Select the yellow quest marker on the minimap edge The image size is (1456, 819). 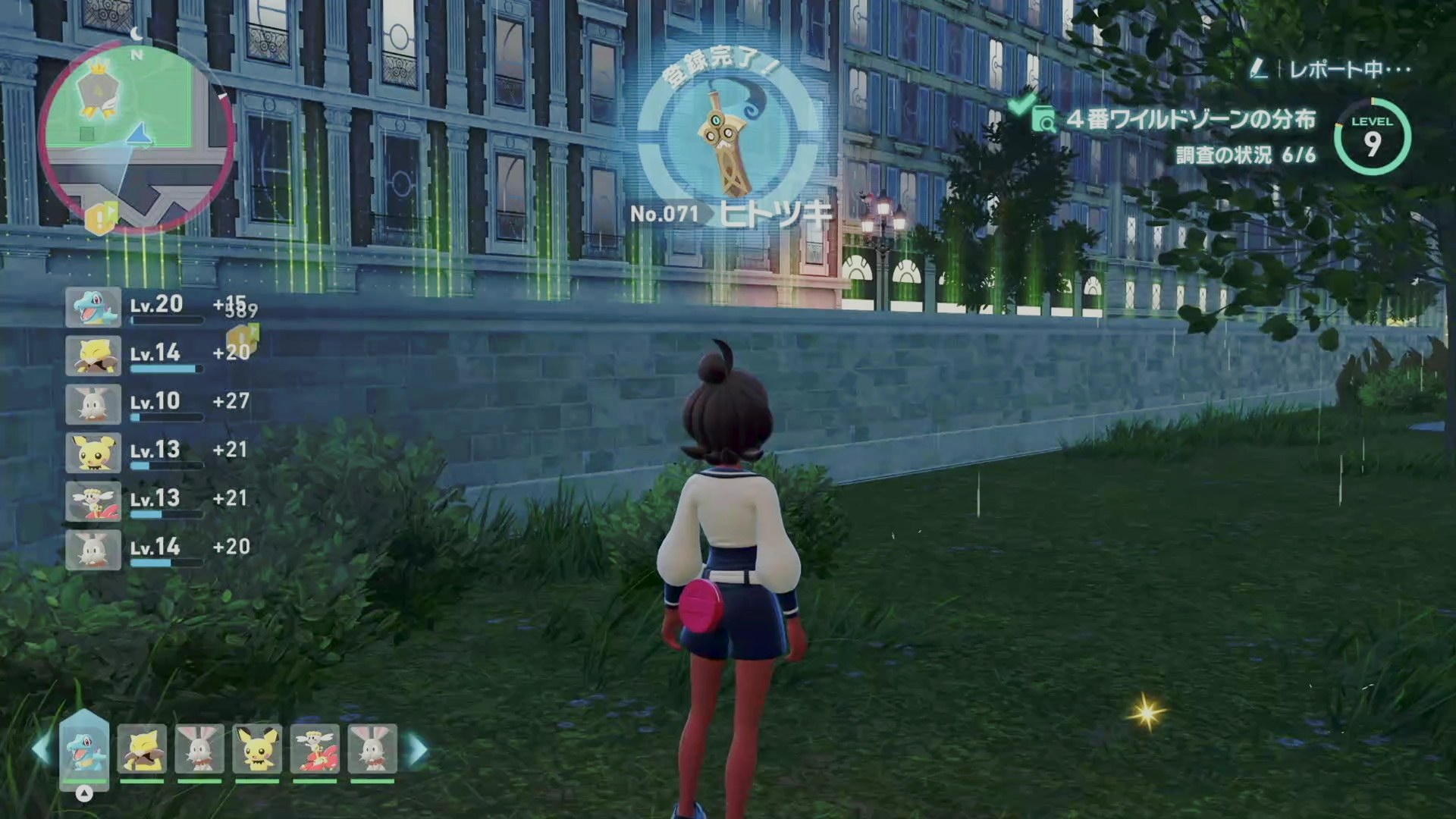100,218
